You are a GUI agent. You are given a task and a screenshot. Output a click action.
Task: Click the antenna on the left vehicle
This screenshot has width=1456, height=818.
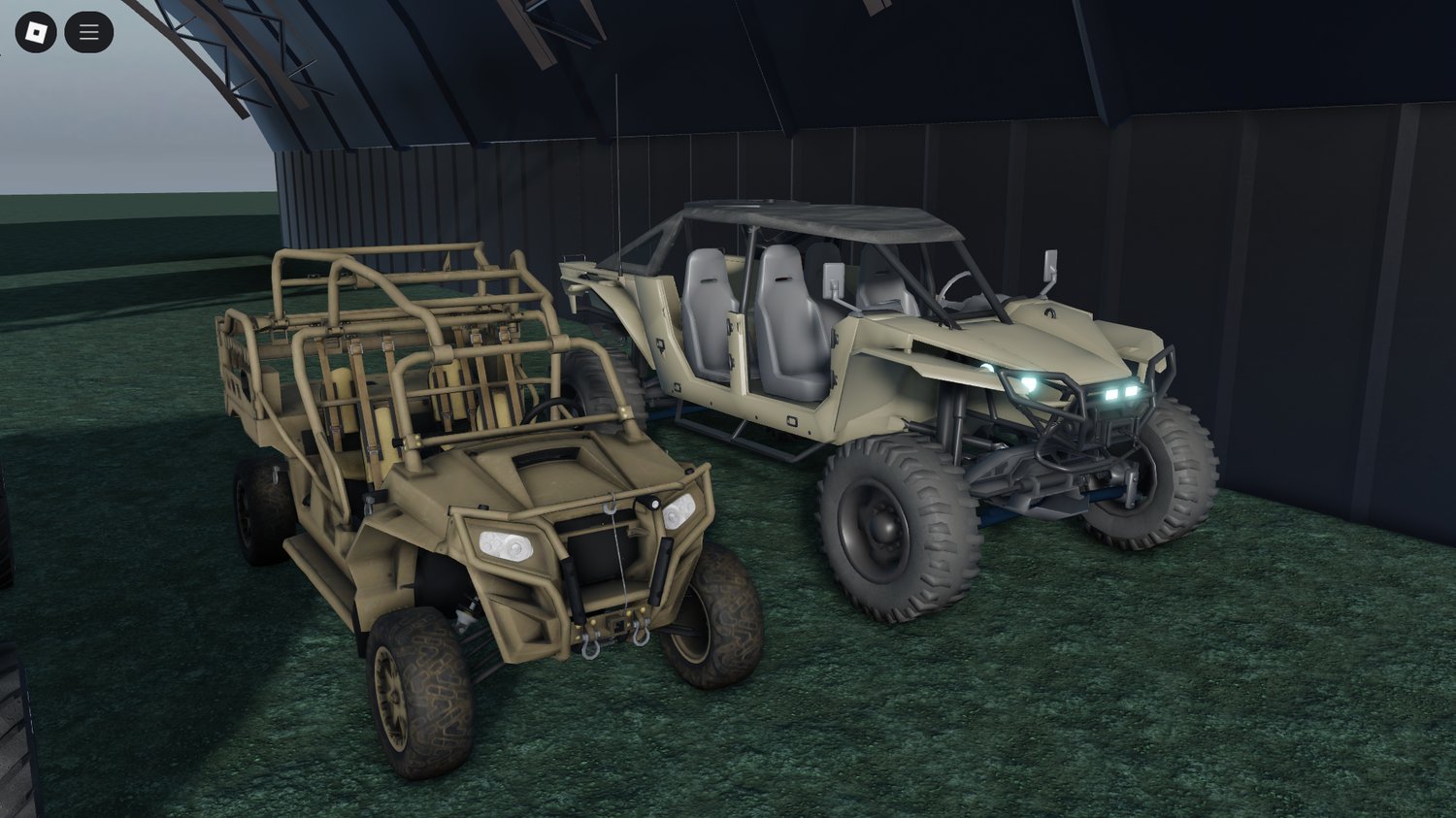617,175
